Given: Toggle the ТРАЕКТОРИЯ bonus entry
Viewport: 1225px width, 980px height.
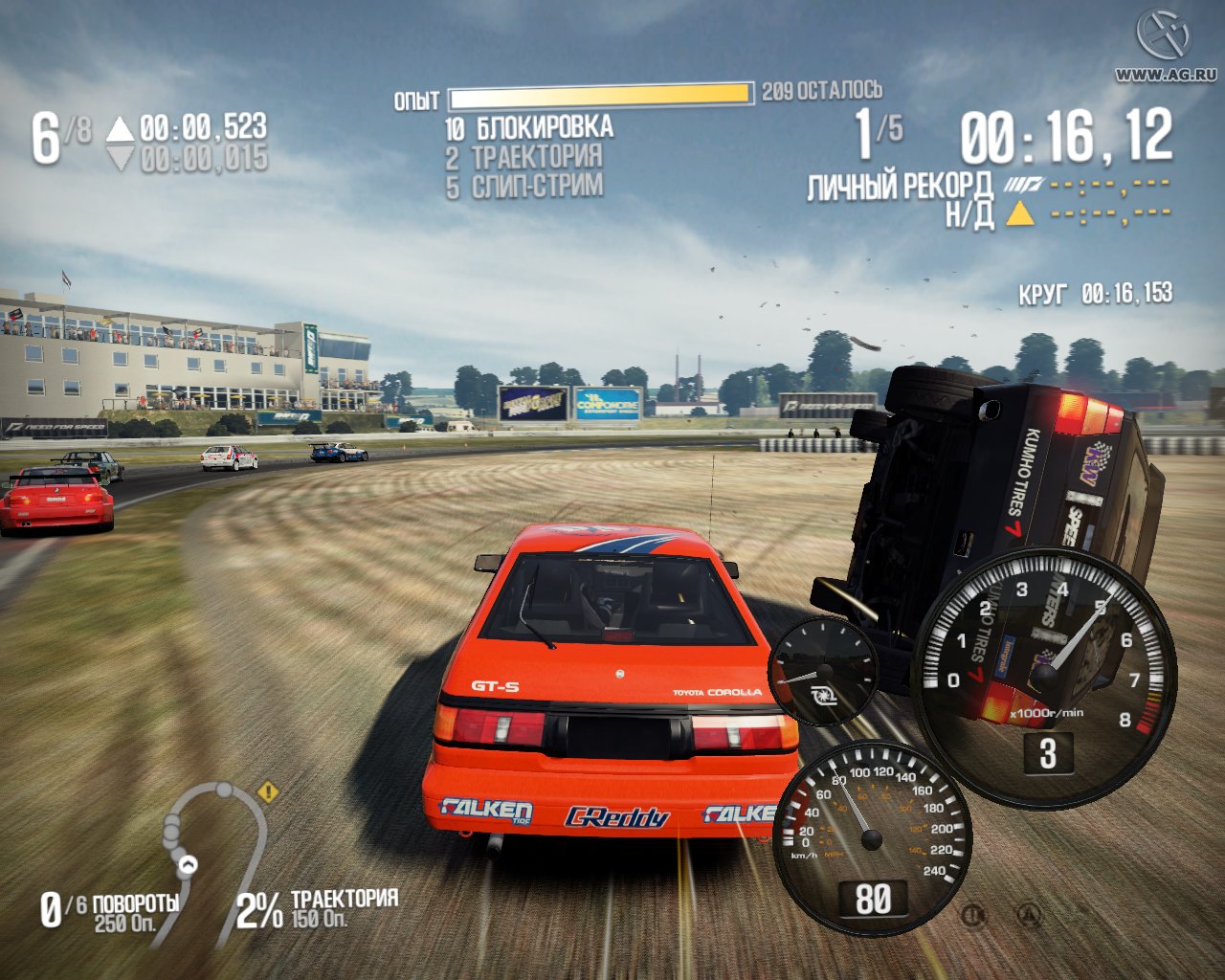Looking at the screenshot, I should [532, 156].
